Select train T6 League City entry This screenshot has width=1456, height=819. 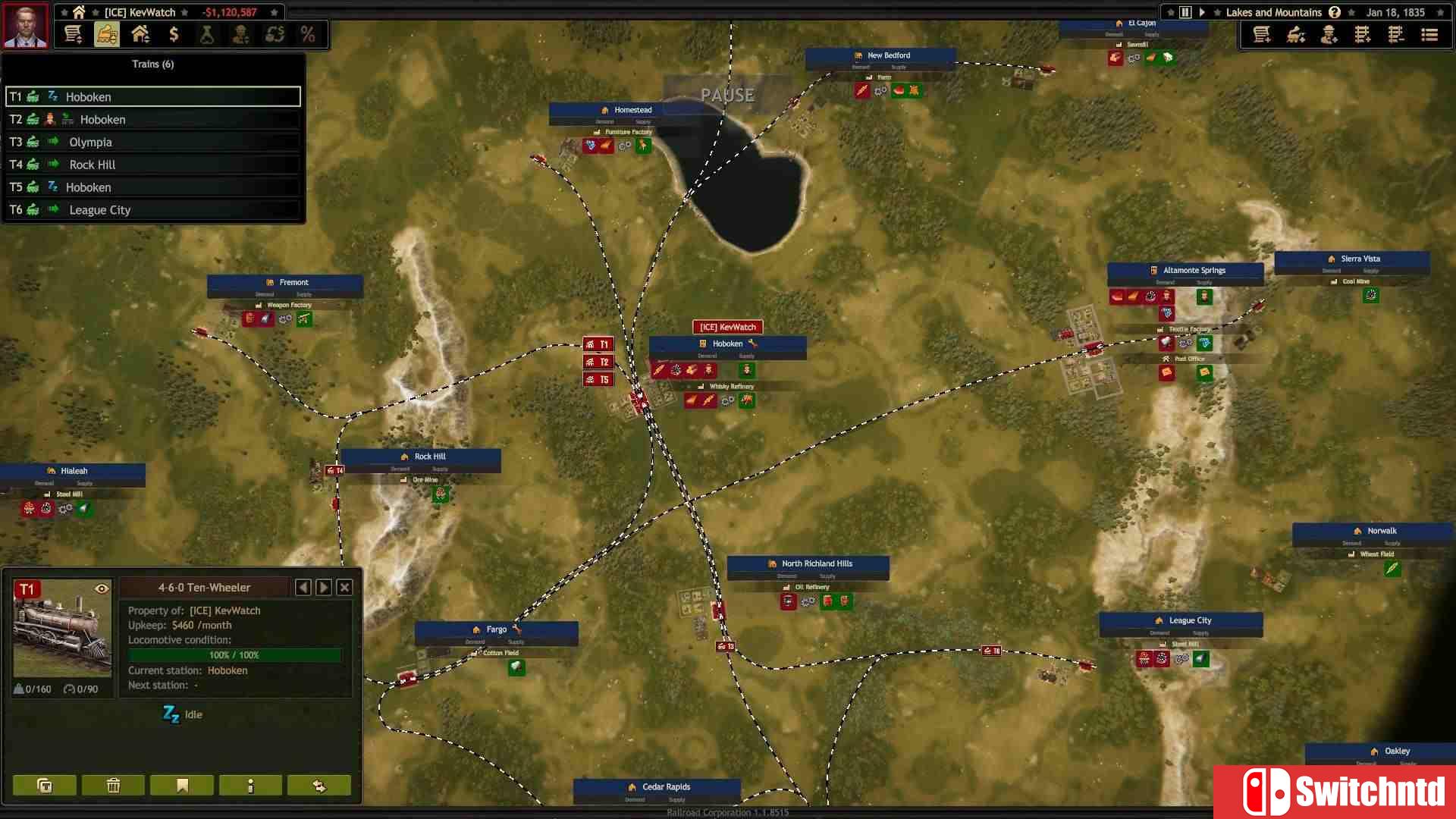[152, 209]
